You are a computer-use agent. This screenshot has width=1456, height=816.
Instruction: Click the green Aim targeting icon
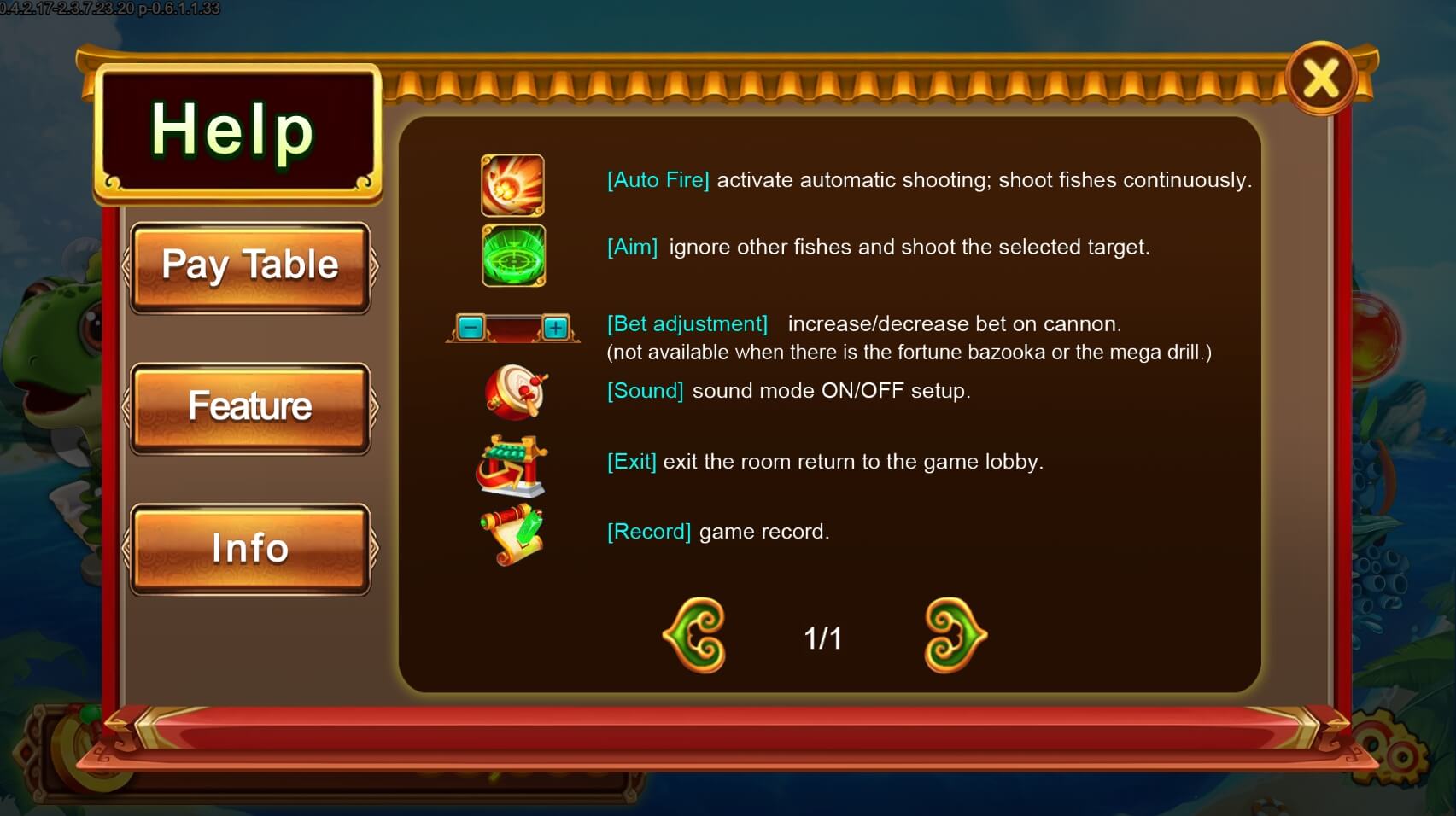(512, 255)
